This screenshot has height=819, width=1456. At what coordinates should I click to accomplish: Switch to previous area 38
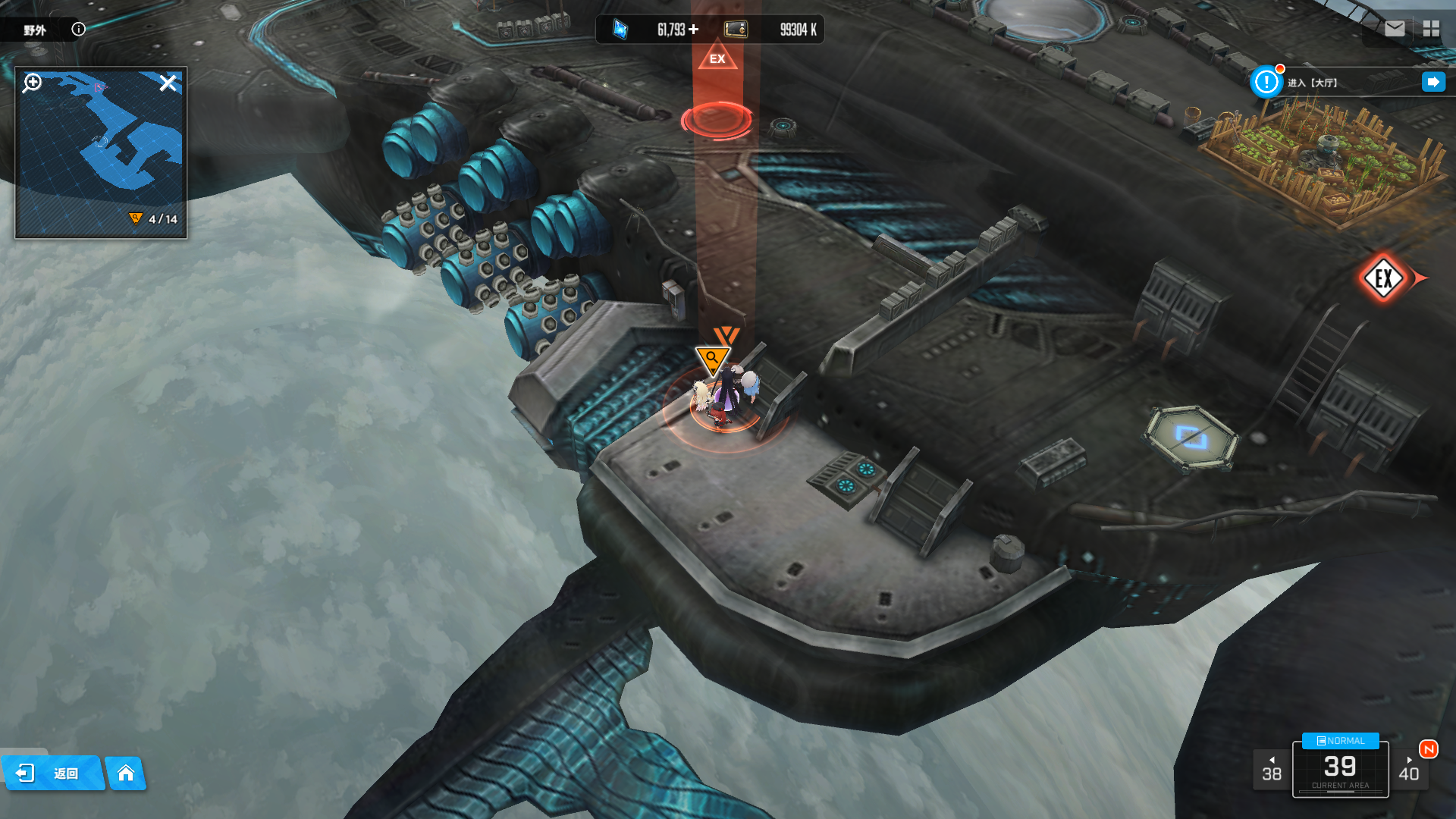(x=1272, y=769)
